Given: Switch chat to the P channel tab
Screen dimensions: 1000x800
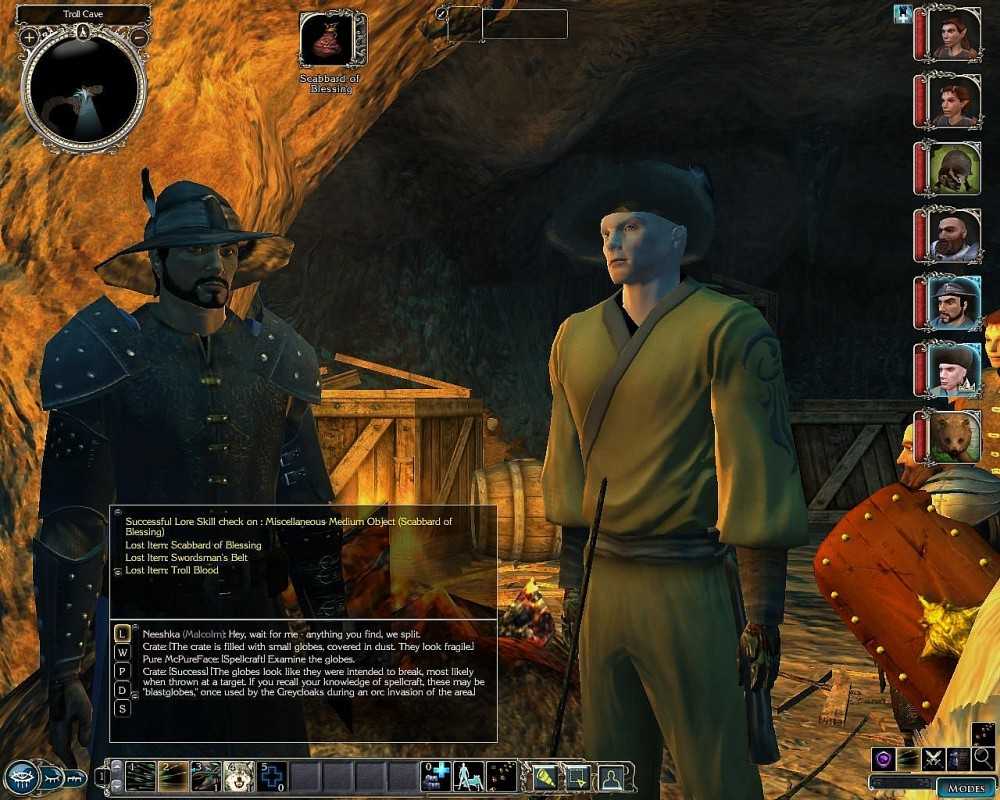Looking at the screenshot, I should click(122, 671).
